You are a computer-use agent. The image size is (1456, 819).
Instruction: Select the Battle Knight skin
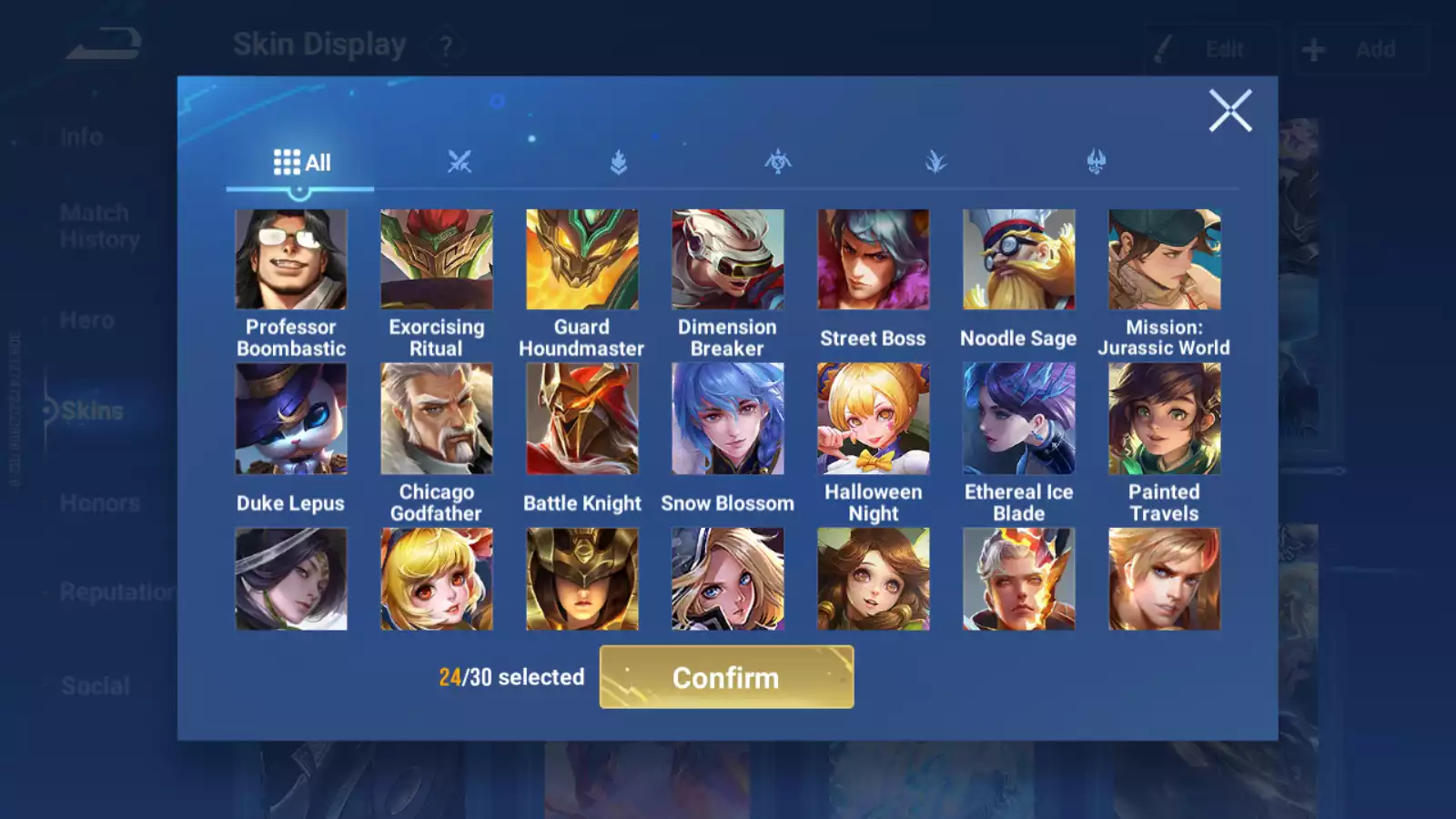coord(582,420)
